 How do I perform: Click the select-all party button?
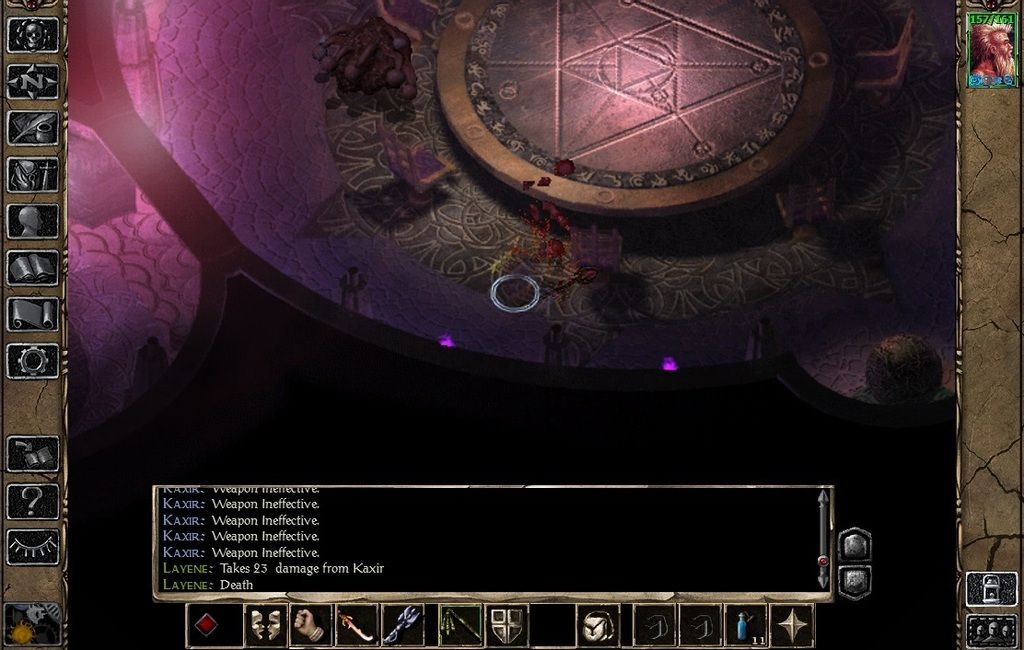[x=991, y=630]
